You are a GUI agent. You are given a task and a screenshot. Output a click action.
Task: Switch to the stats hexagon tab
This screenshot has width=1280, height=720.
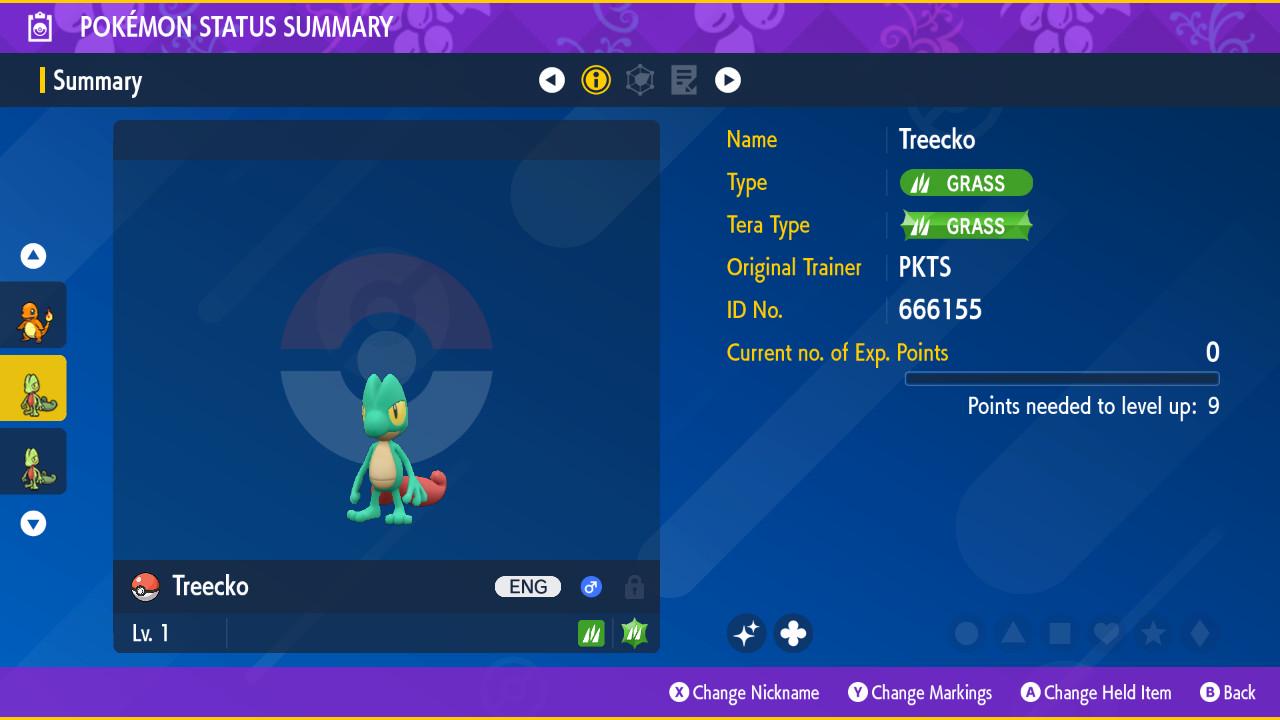[640, 80]
